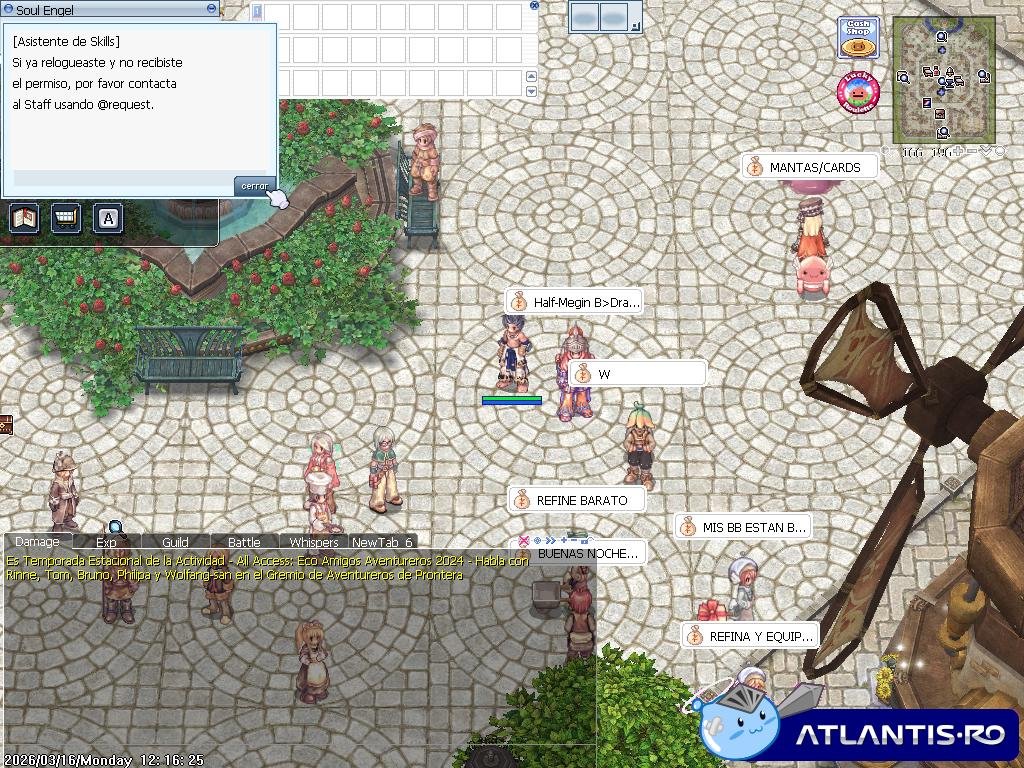Click the Prontera minimap

(x=943, y=80)
